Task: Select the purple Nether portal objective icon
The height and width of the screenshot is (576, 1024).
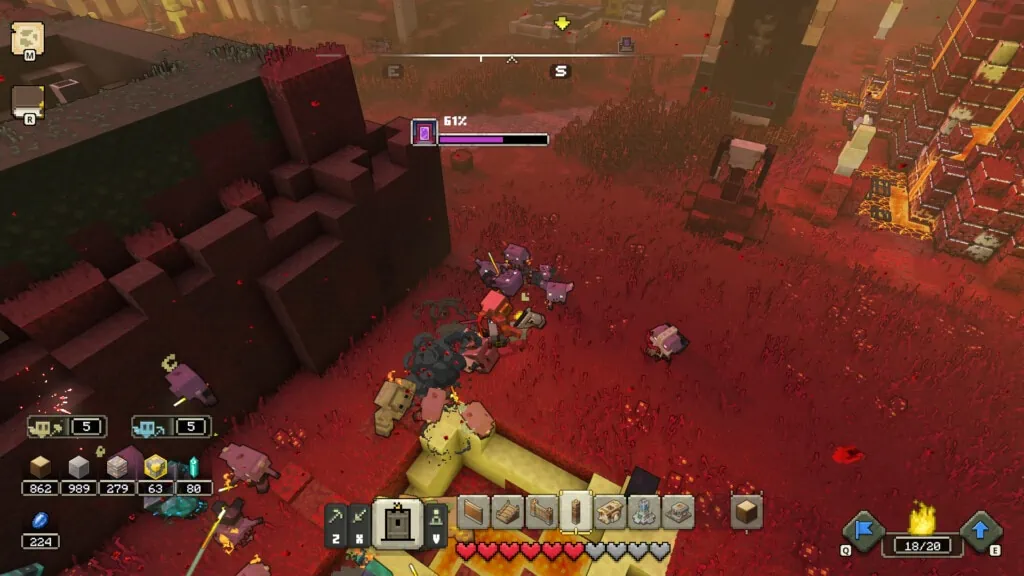Action: (x=424, y=132)
